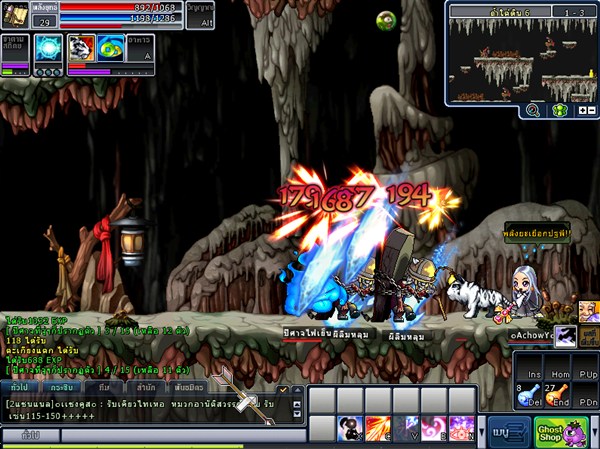Toggle the chat window checkmark button
Screen dimensions: 600x449
point(283,388)
